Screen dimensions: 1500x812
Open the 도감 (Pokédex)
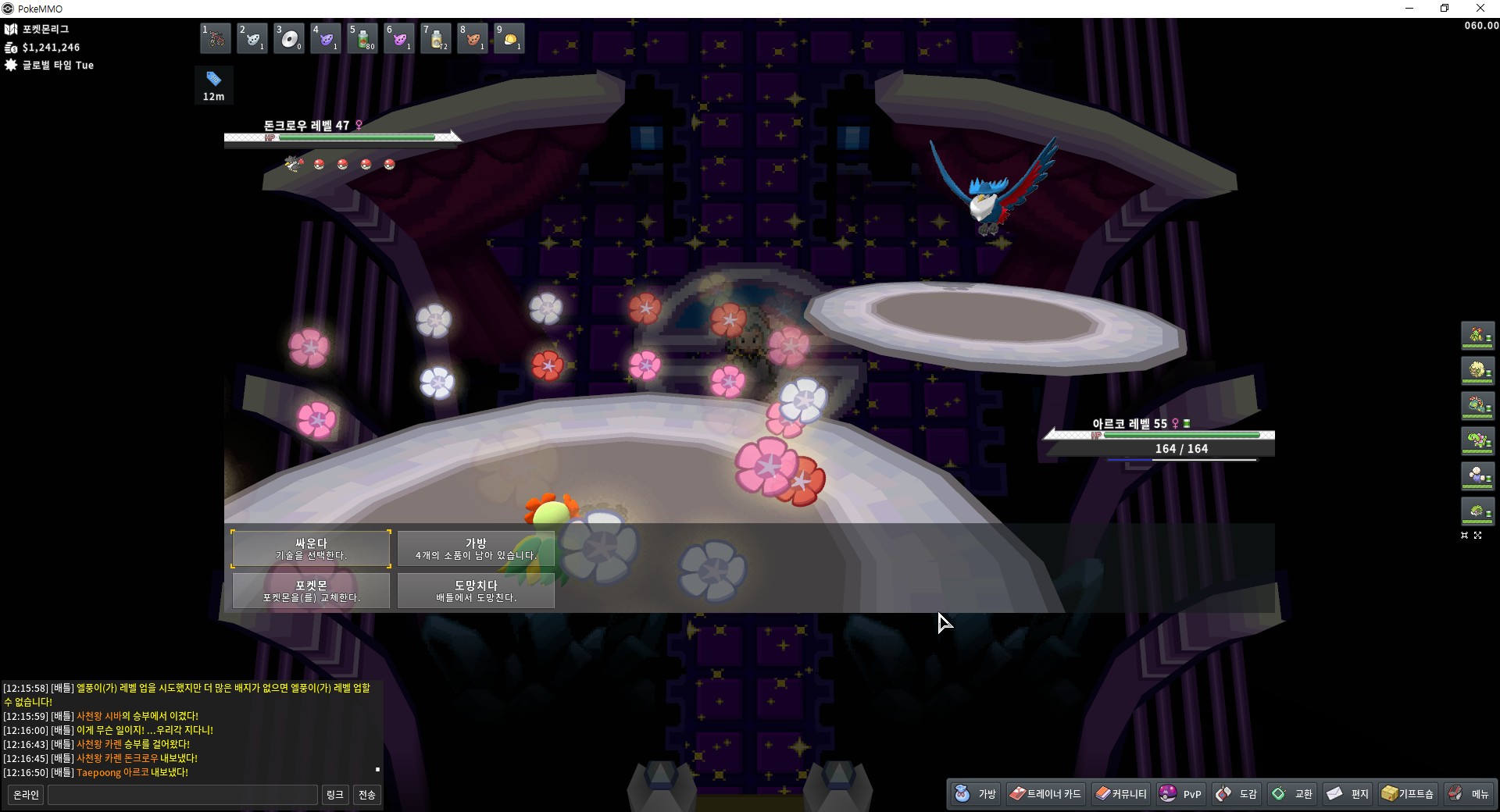1237,794
